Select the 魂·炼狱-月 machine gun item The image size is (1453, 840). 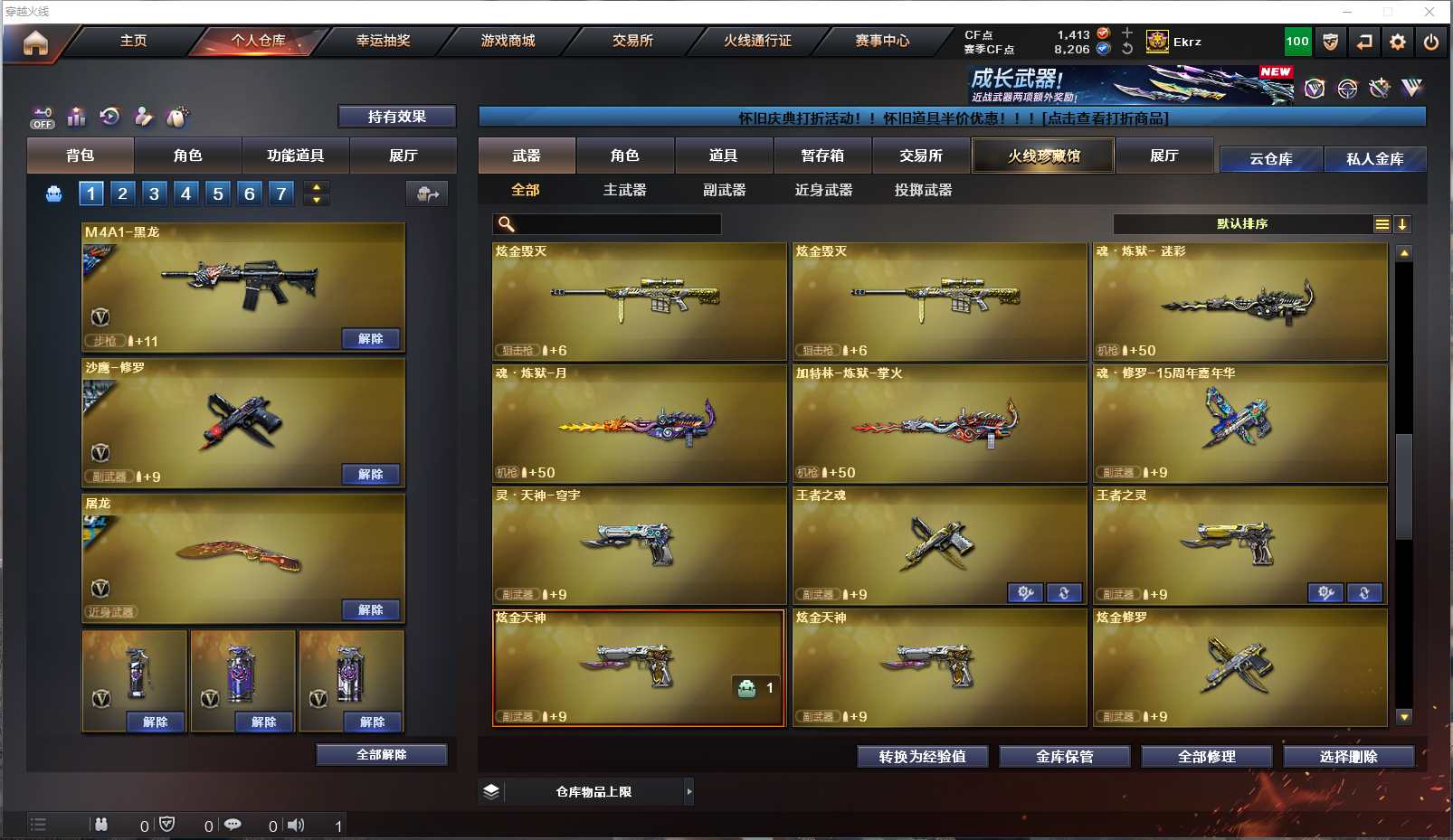coord(639,423)
